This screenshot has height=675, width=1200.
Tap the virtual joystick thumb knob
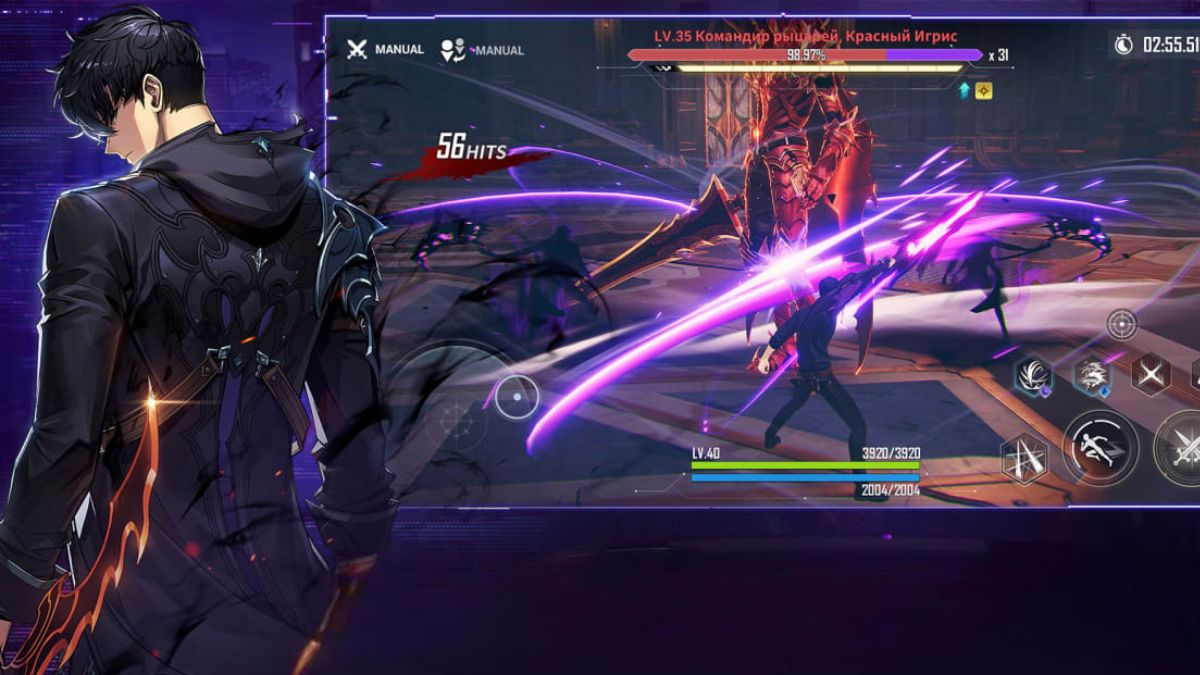tap(516, 397)
